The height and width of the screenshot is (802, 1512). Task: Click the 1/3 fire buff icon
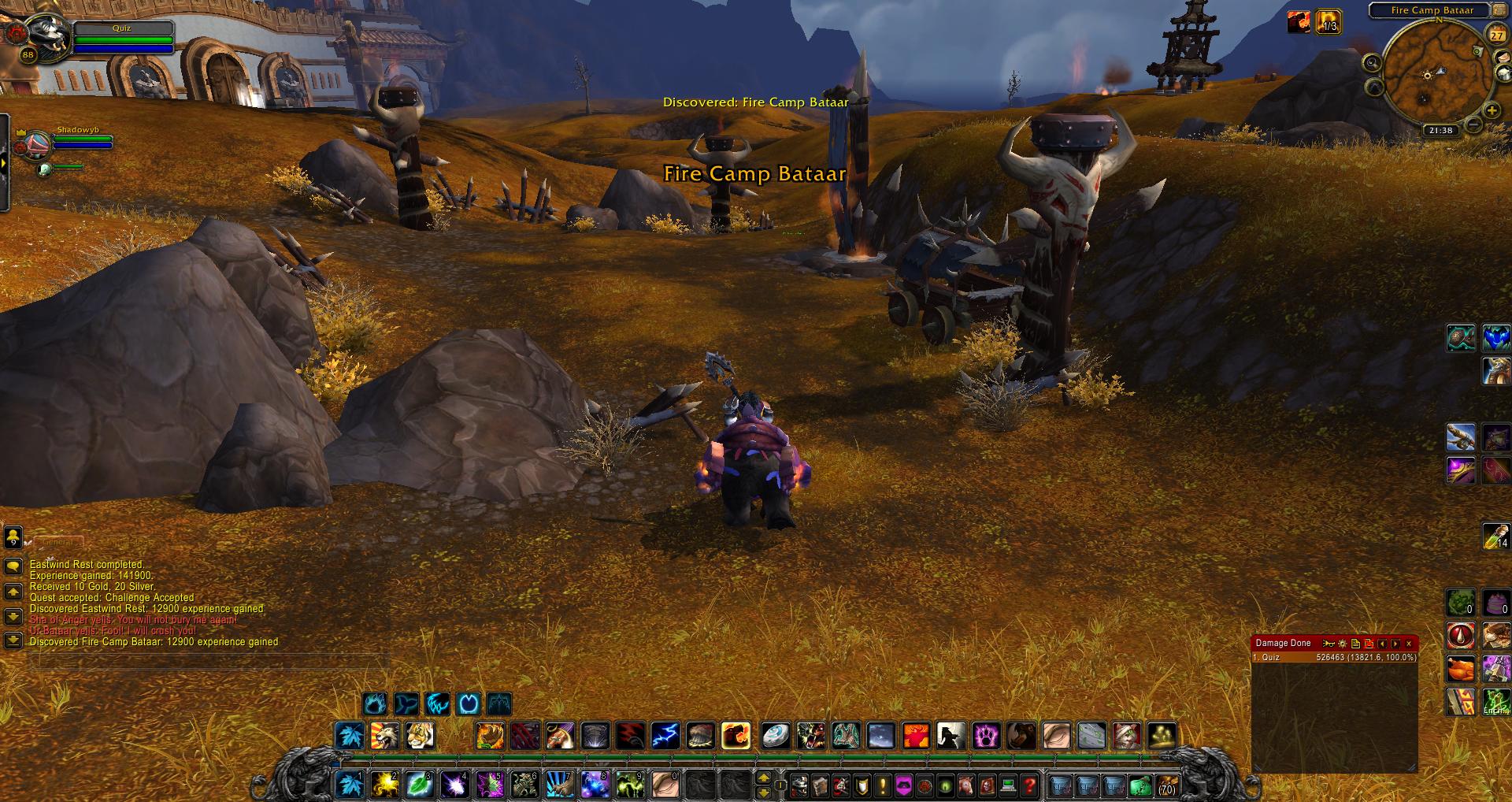click(1328, 21)
